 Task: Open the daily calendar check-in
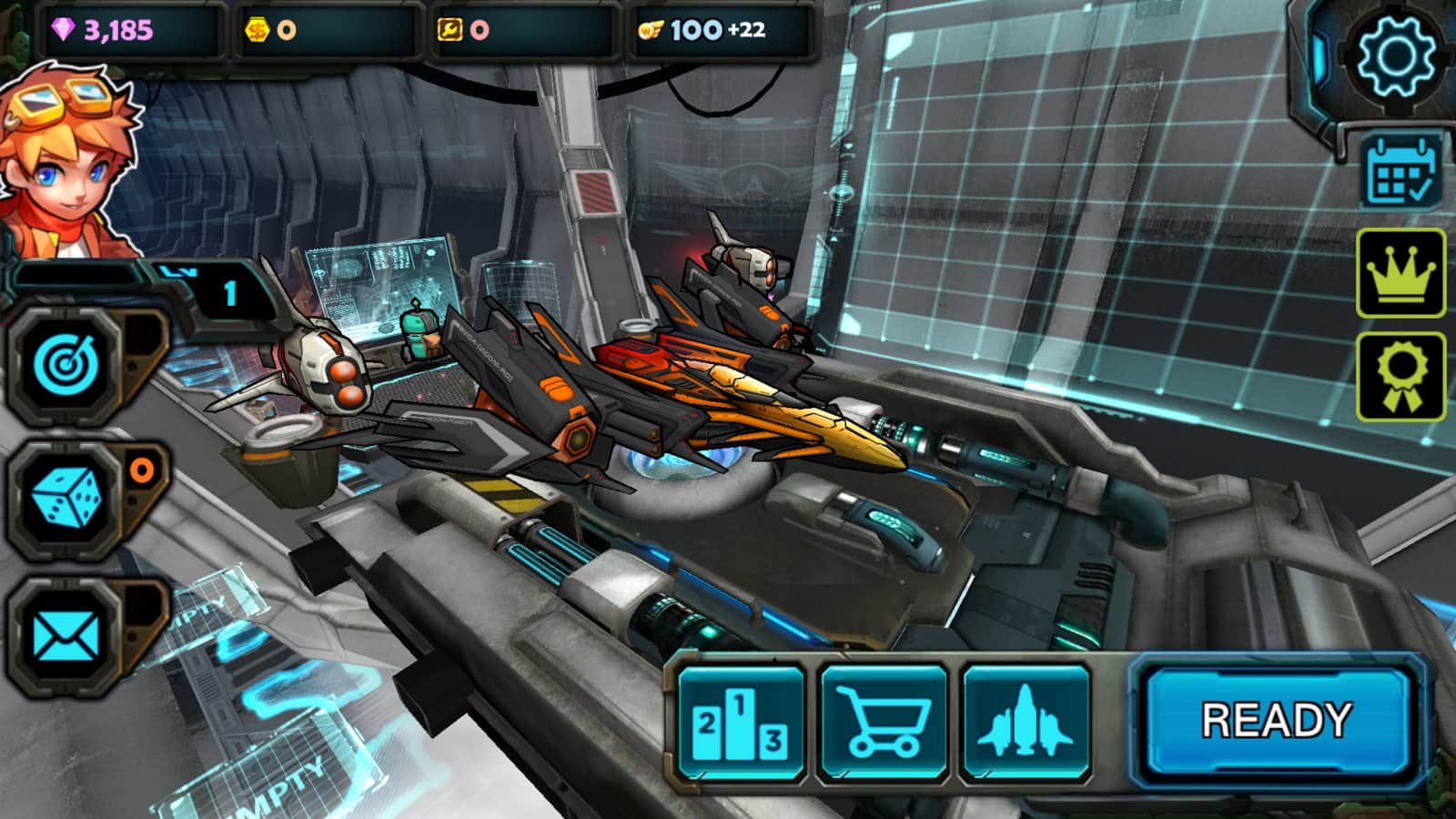click(x=1401, y=171)
